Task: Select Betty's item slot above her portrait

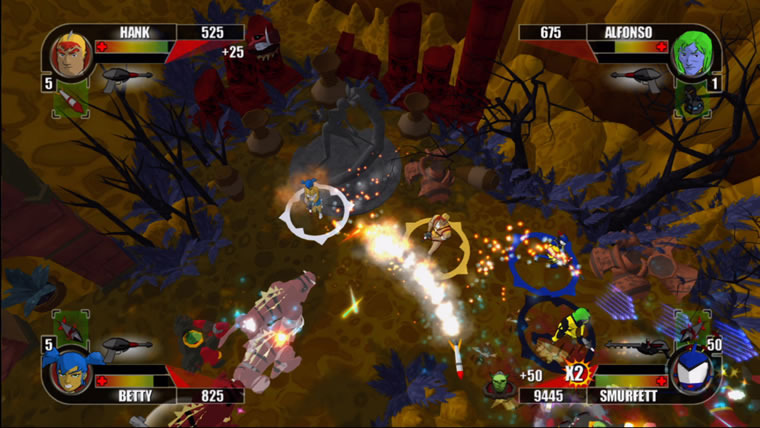Action: click(x=70, y=327)
